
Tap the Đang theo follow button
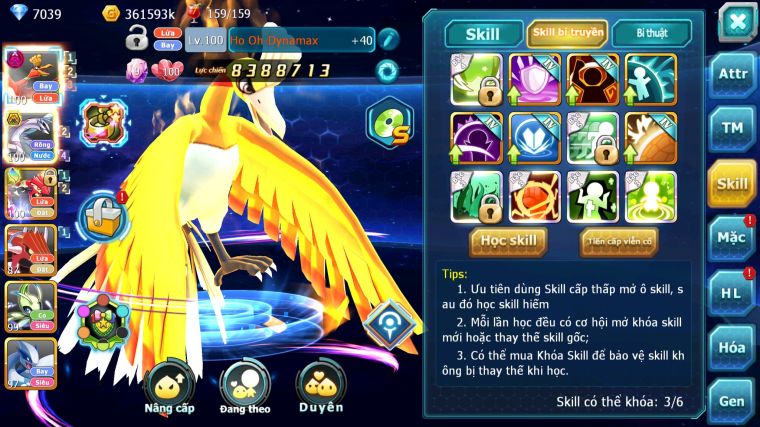click(x=244, y=386)
